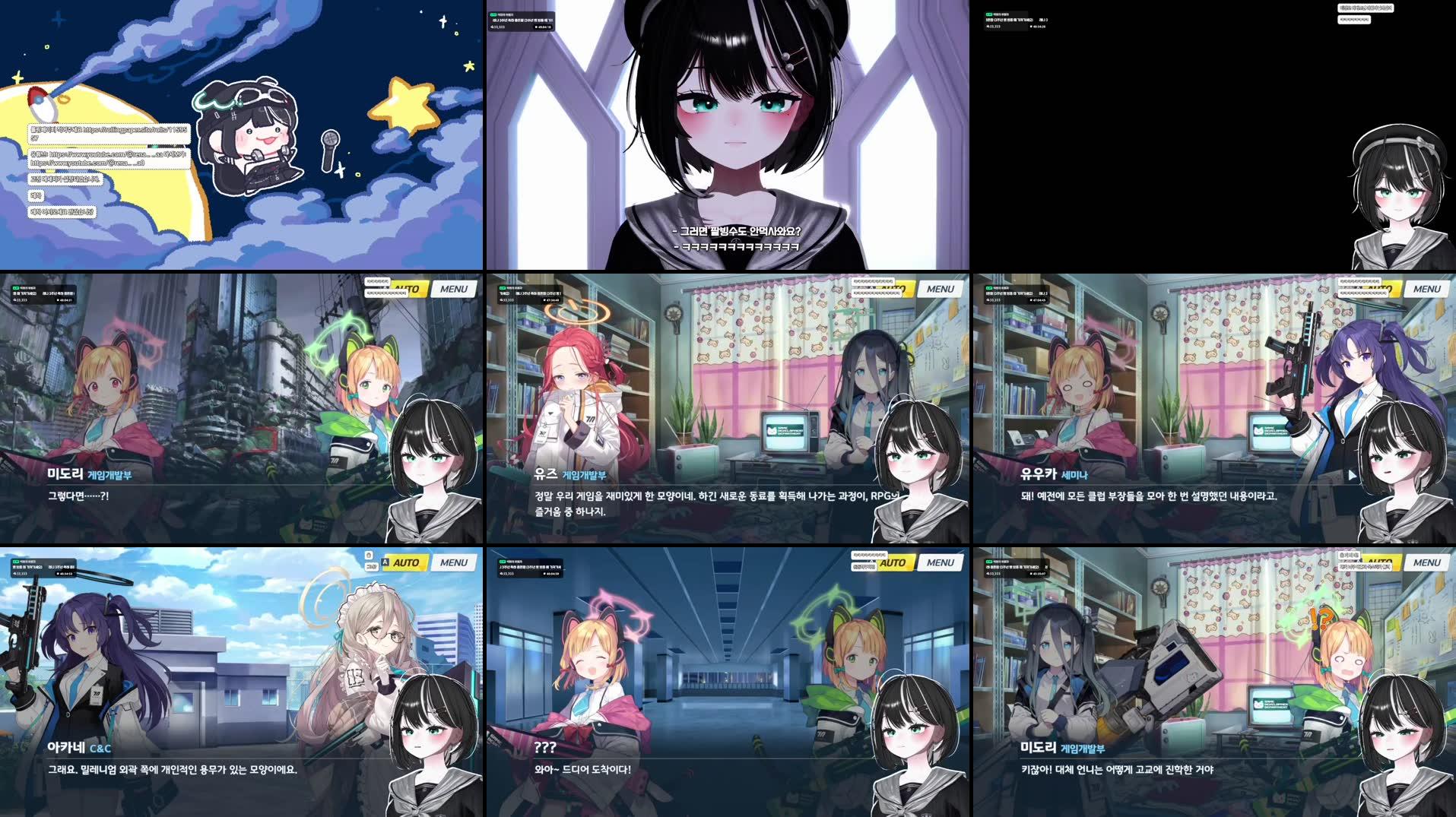Click the A-key shortcut badge beside AUTO
Screen dimensions: 1456x817
coord(385,562)
